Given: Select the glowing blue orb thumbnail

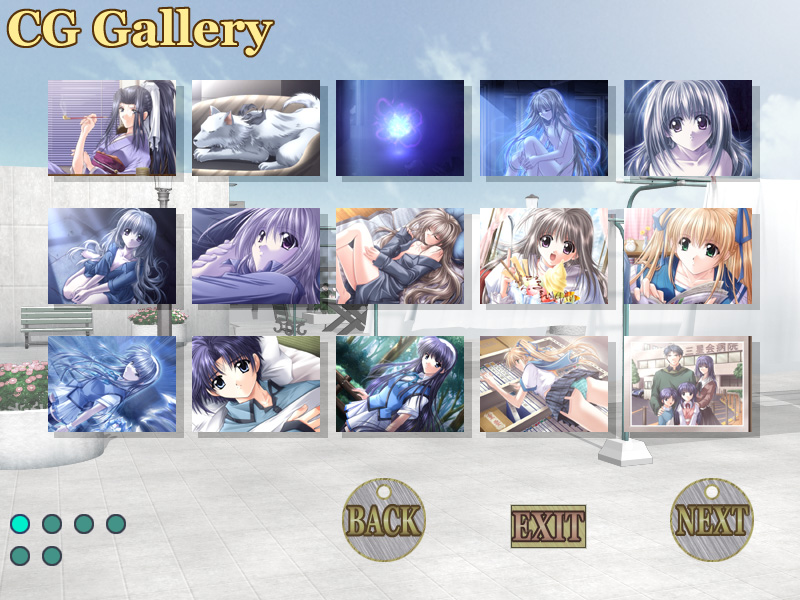Looking at the screenshot, I should [400, 128].
